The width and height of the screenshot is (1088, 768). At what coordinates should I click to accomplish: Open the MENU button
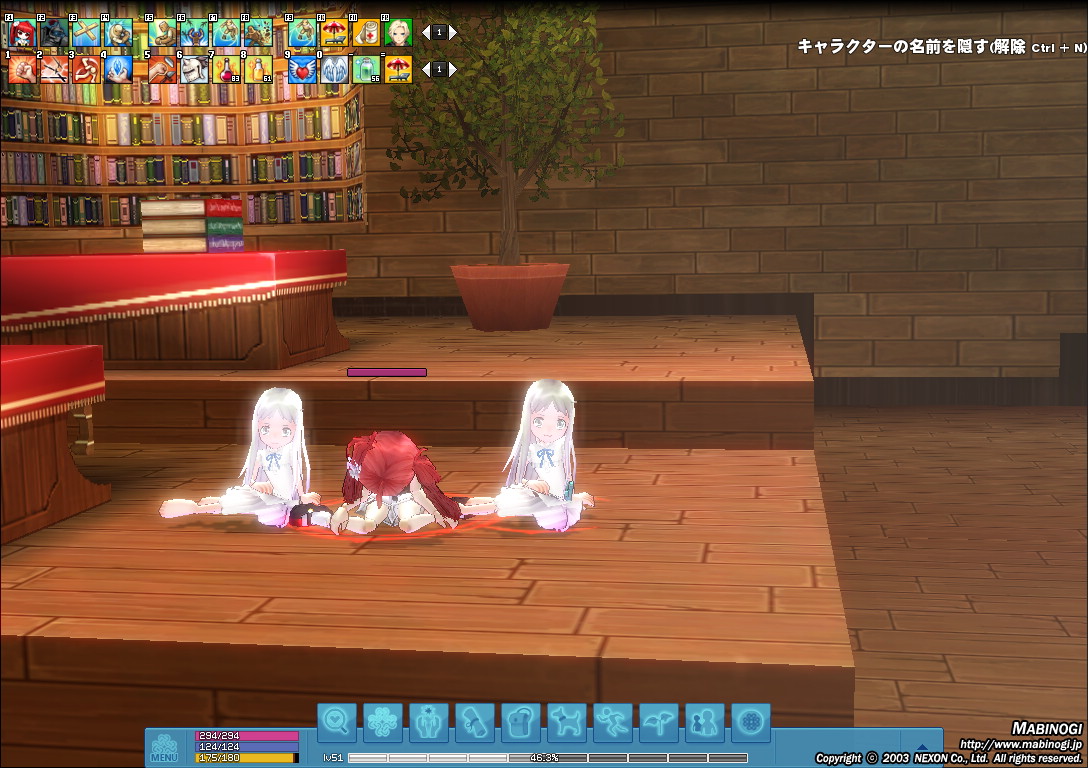tap(164, 749)
